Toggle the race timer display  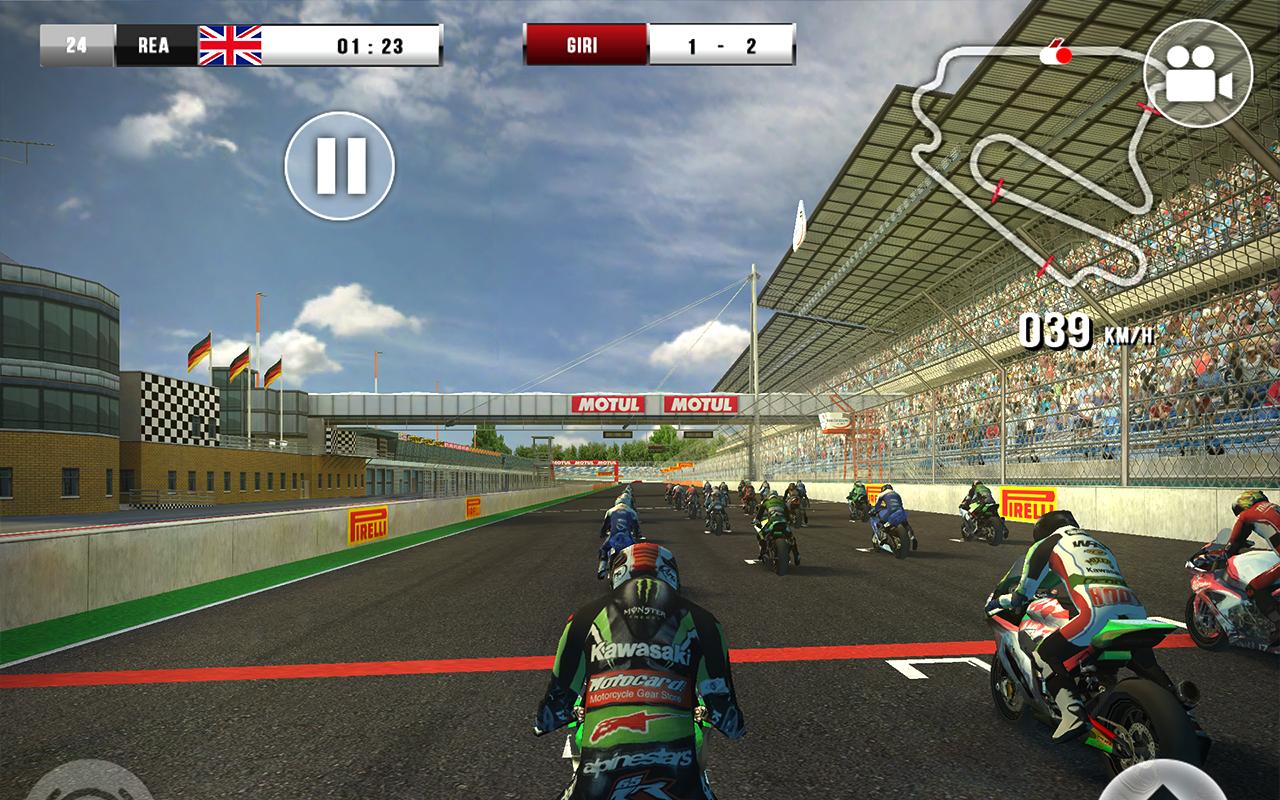[370, 42]
